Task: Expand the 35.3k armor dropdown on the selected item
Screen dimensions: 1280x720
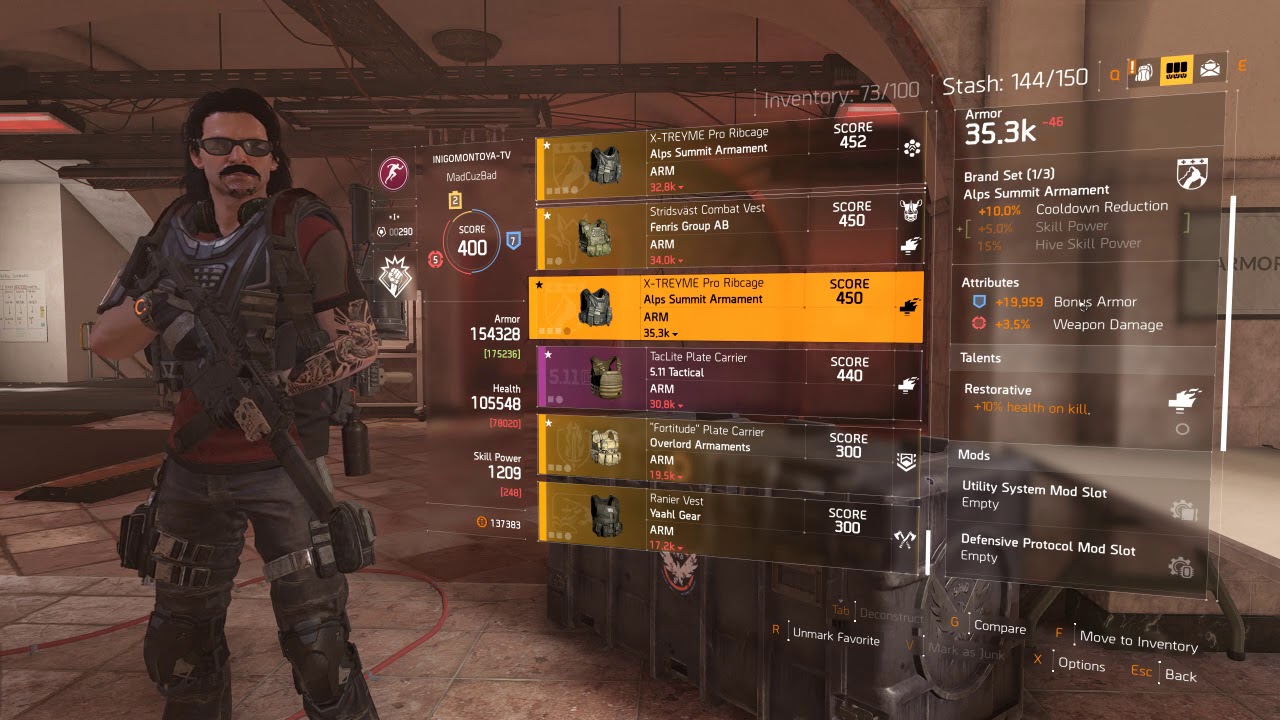Action: [x=662, y=332]
